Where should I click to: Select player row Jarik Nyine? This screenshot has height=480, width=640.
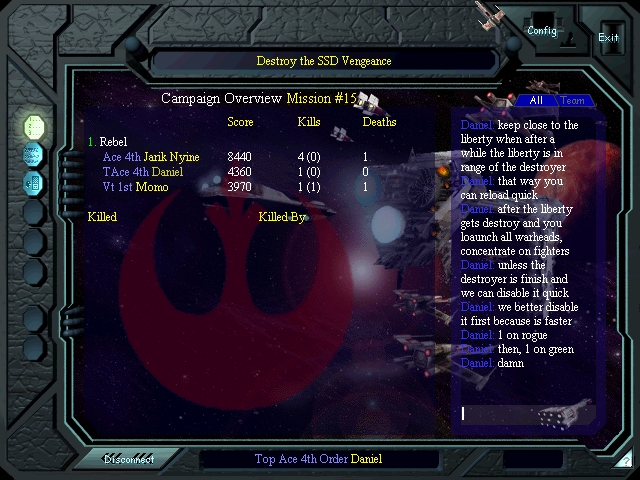click(150, 157)
